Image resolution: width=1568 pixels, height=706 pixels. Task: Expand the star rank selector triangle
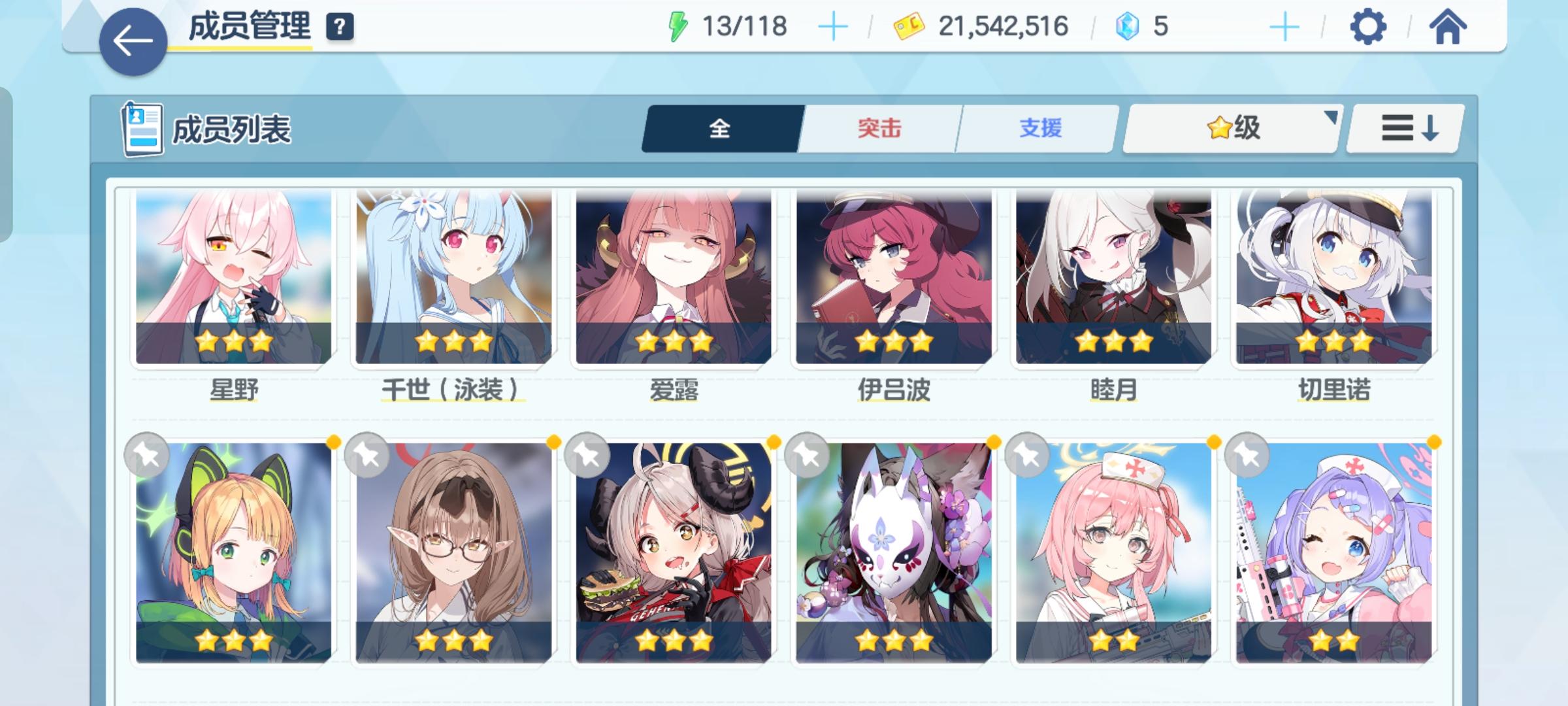[x=1330, y=118]
